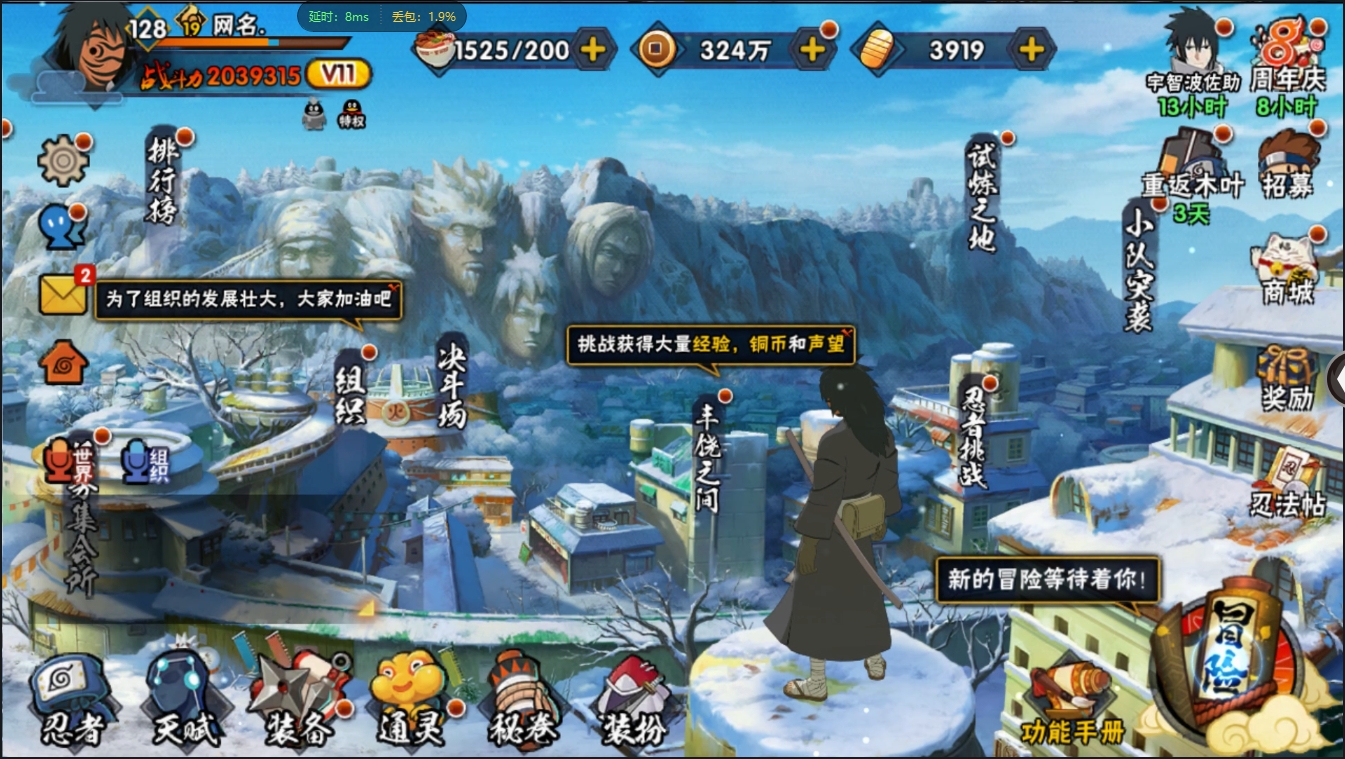The width and height of the screenshot is (1345, 759).
Task: Open the 招募 recruit menu
Action: (x=1288, y=164)
